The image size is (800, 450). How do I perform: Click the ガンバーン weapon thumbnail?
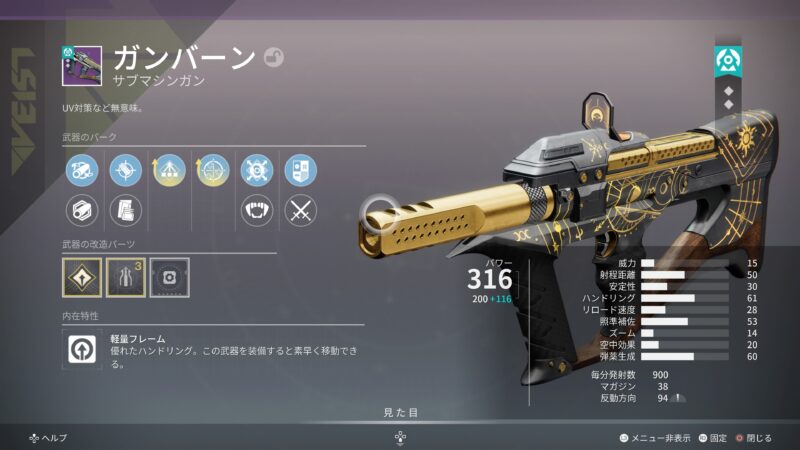(x=81, y=64)
